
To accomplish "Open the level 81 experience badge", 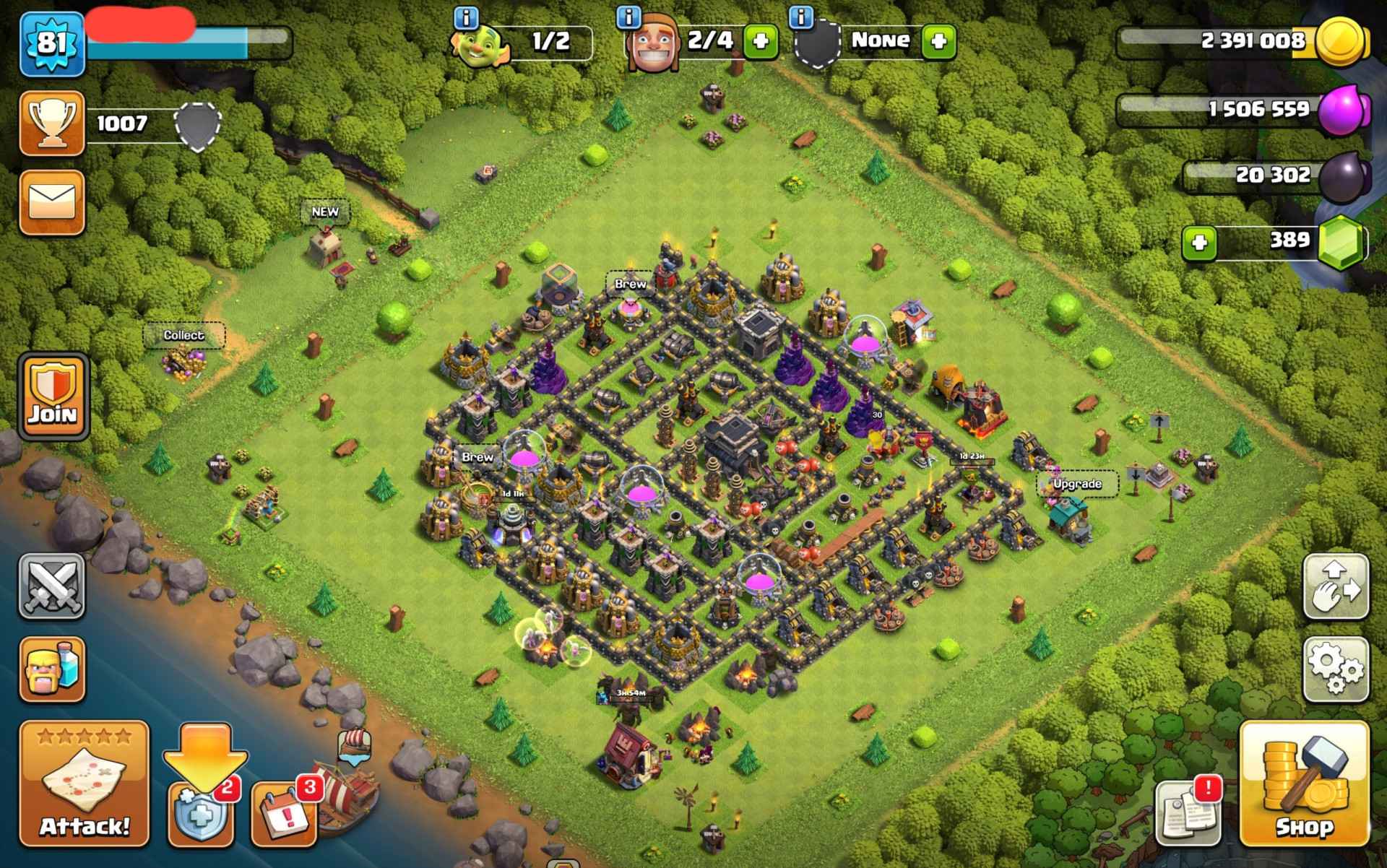I will click(x=52, y=43).
